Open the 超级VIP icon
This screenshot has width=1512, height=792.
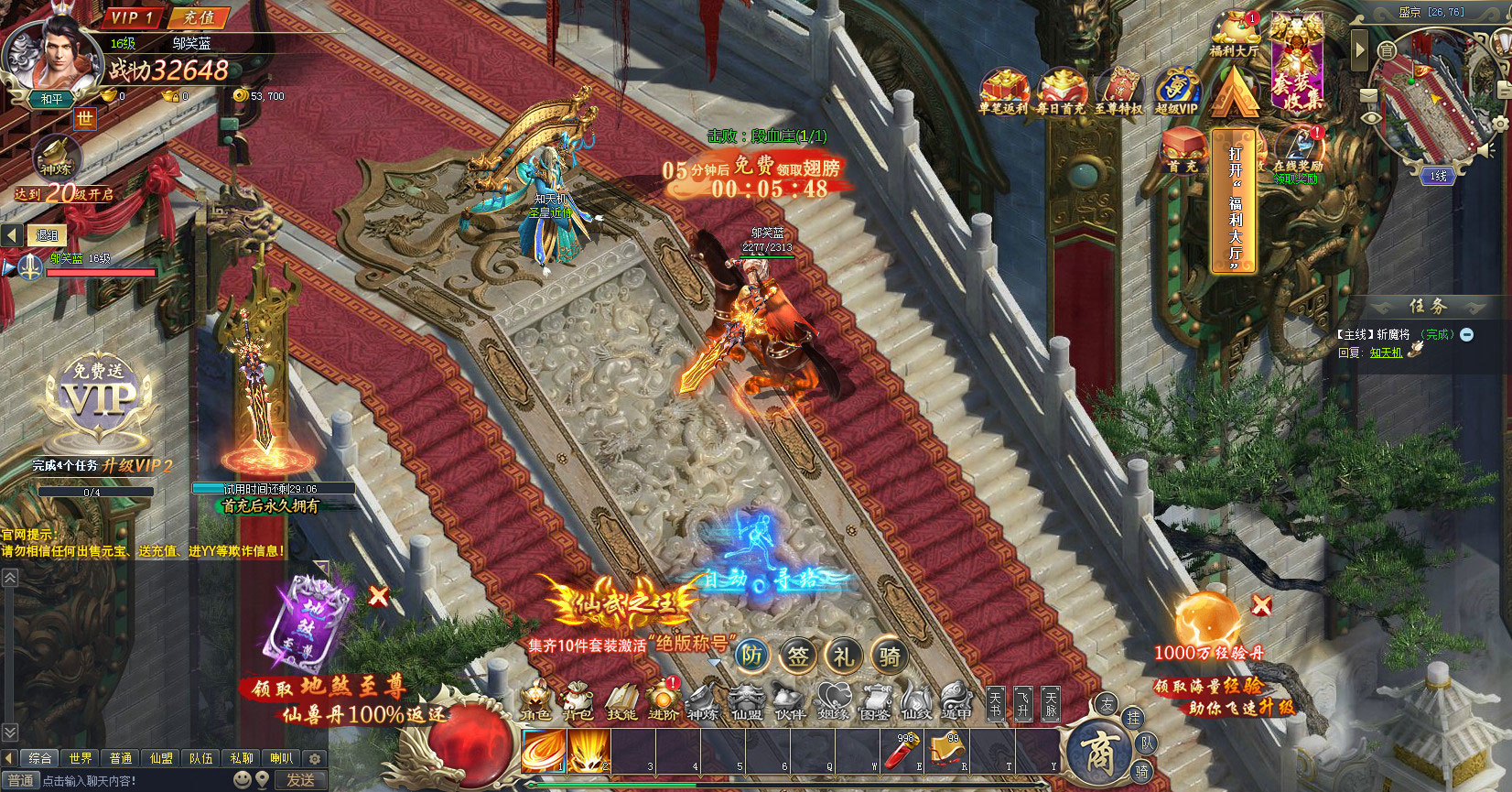1176,92
